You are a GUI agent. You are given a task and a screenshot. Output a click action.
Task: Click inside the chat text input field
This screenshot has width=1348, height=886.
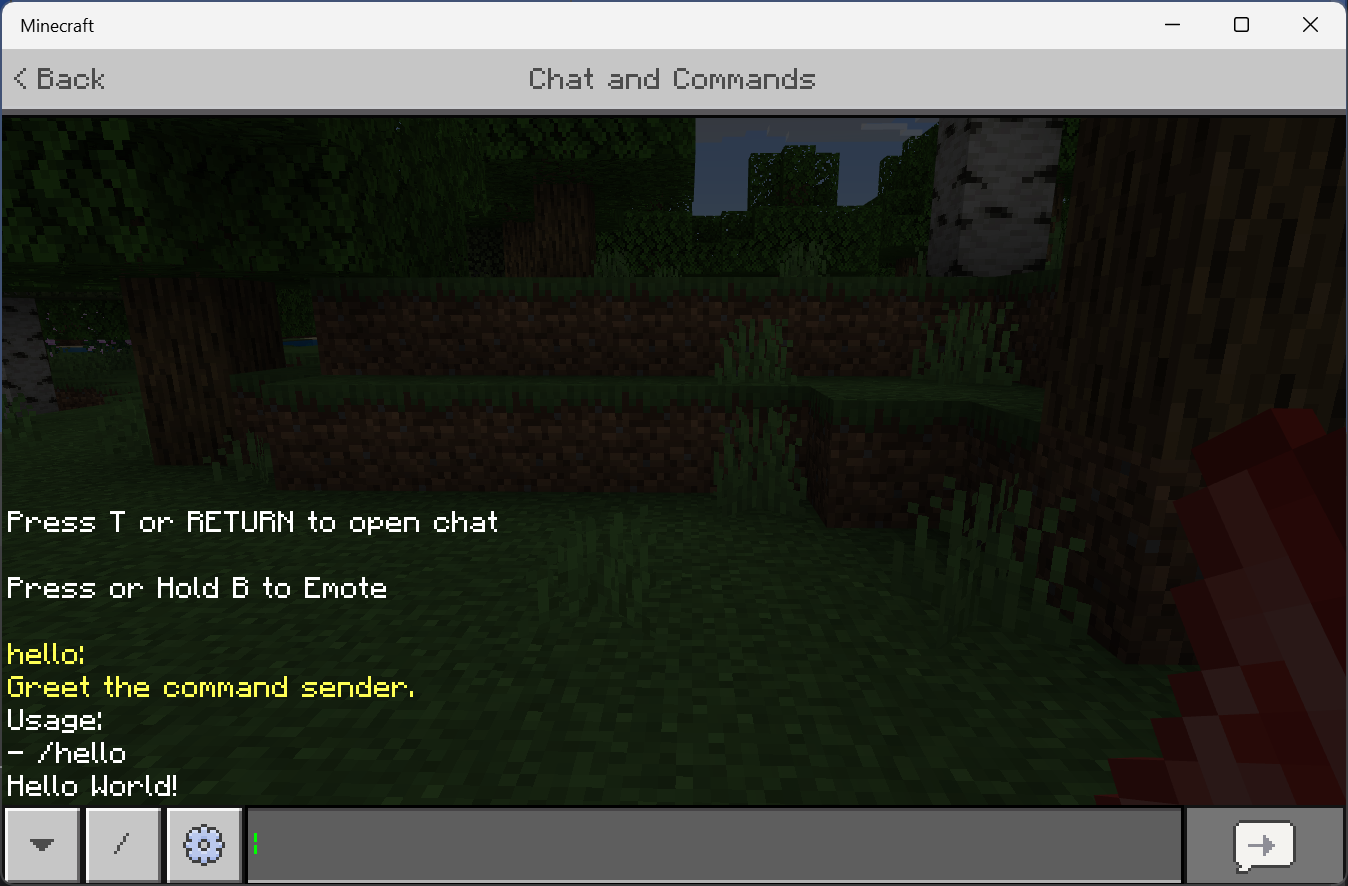click(x=700, y=845)
